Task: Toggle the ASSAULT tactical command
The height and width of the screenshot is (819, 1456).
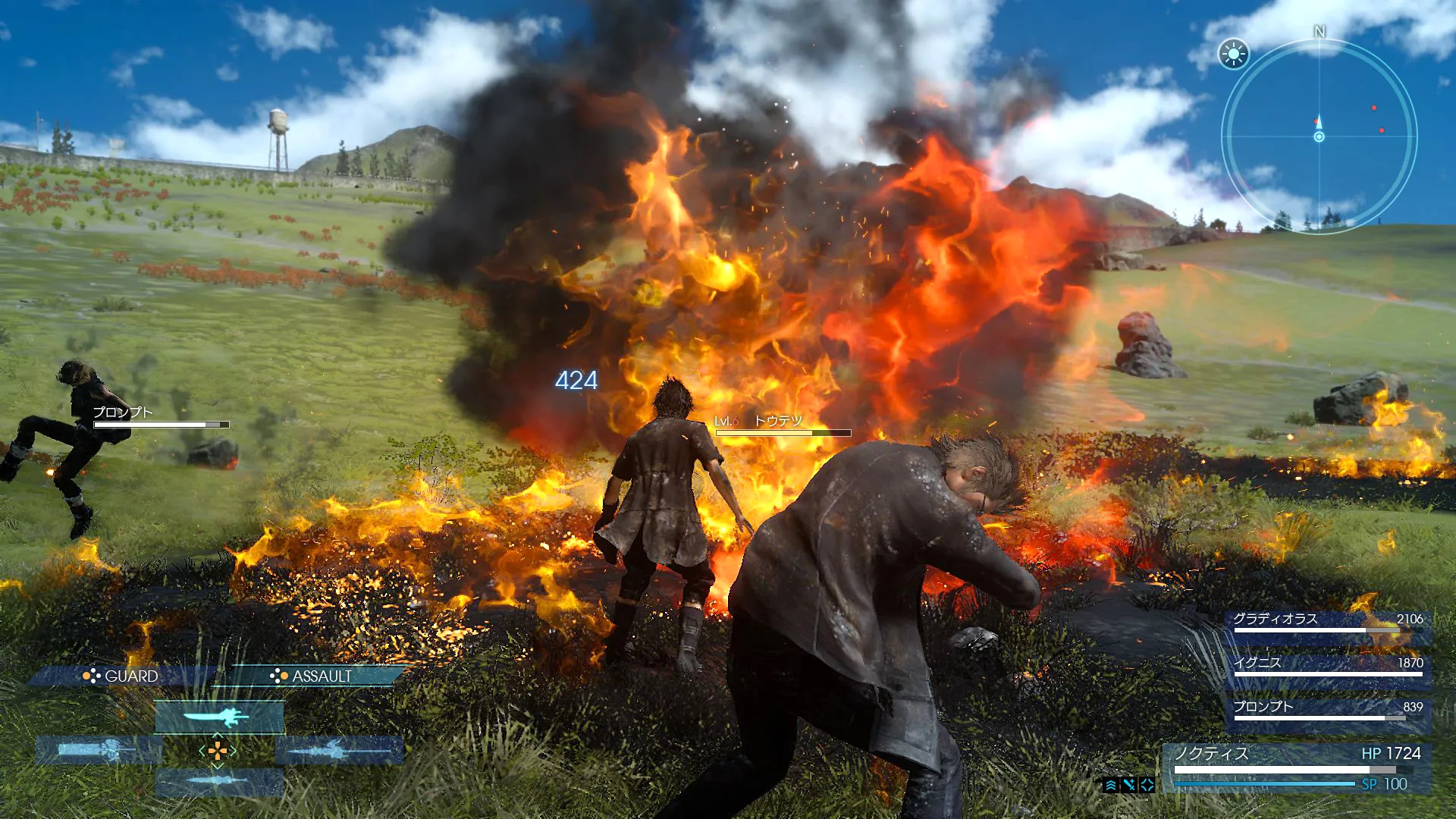Action: point(322,676)
